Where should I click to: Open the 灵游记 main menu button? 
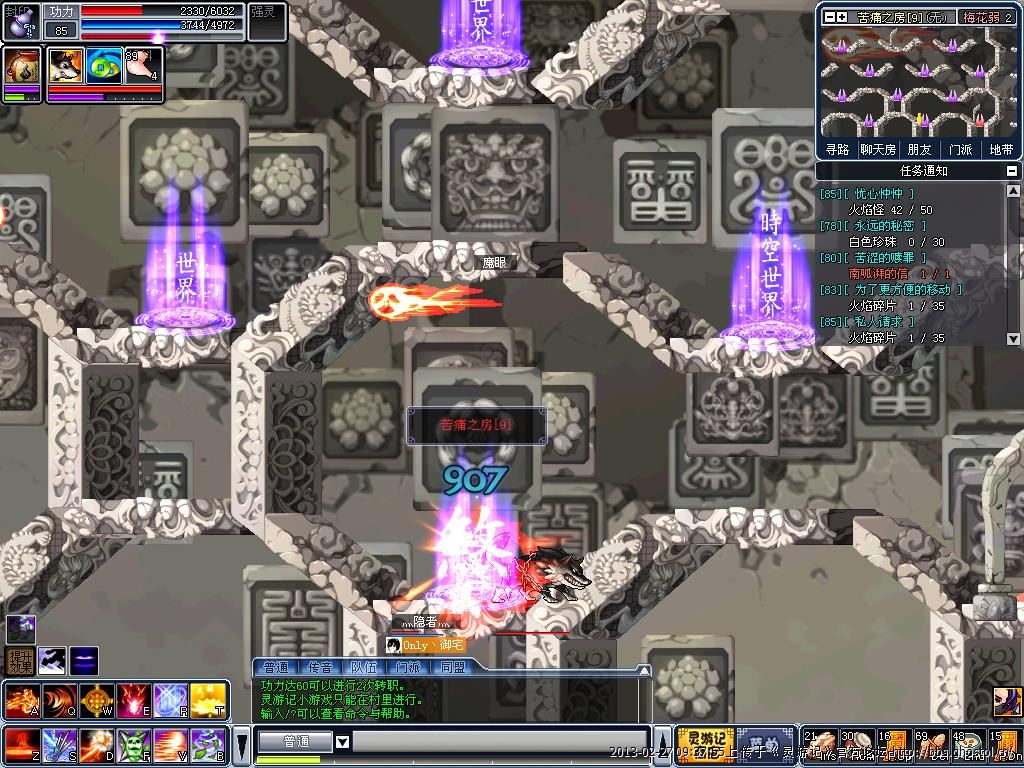(705, 742)
